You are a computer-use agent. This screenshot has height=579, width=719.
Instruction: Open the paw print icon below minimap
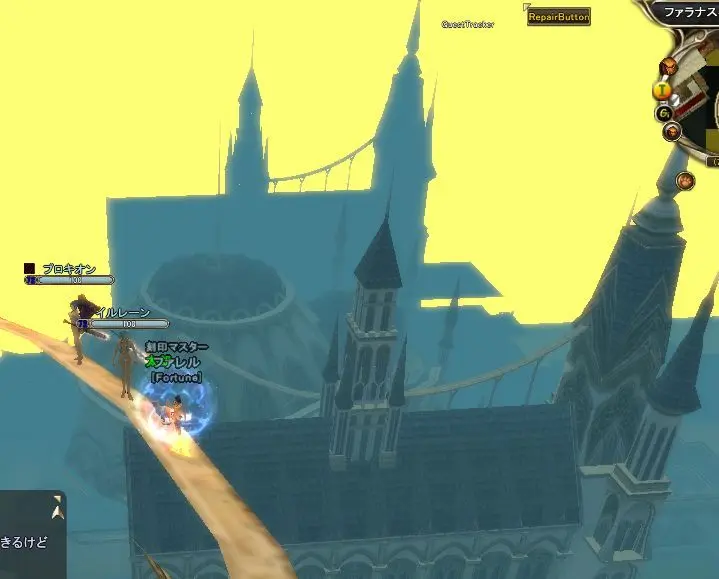pos(685,181)
